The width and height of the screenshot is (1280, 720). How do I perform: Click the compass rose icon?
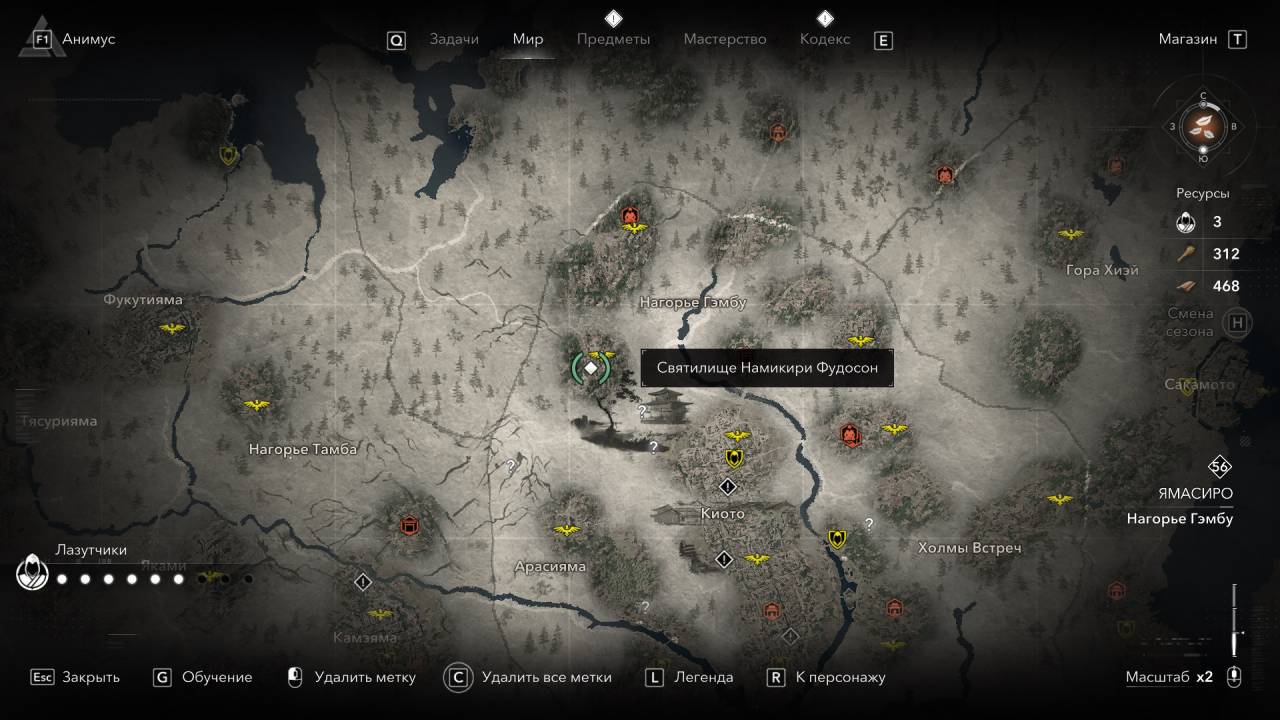click(x=1203, y=126)
